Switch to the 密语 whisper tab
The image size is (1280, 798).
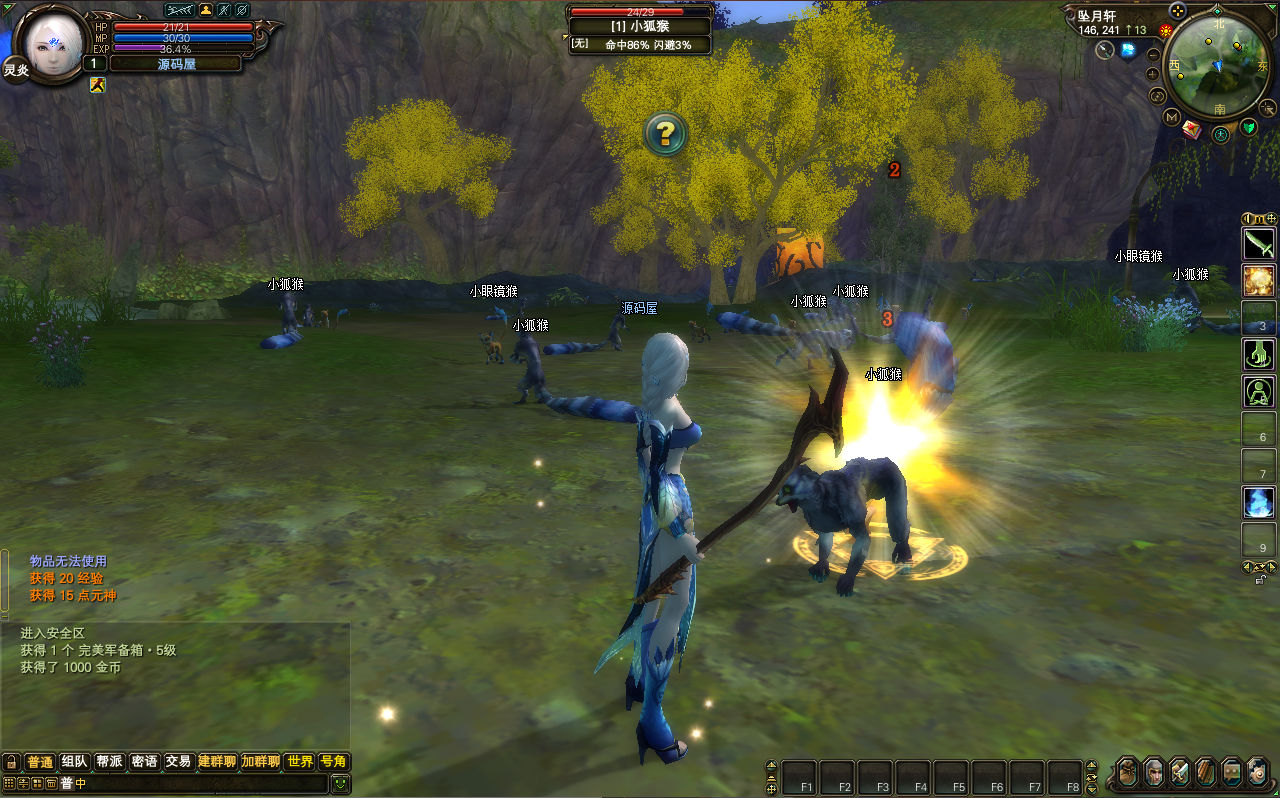(144, 762)
